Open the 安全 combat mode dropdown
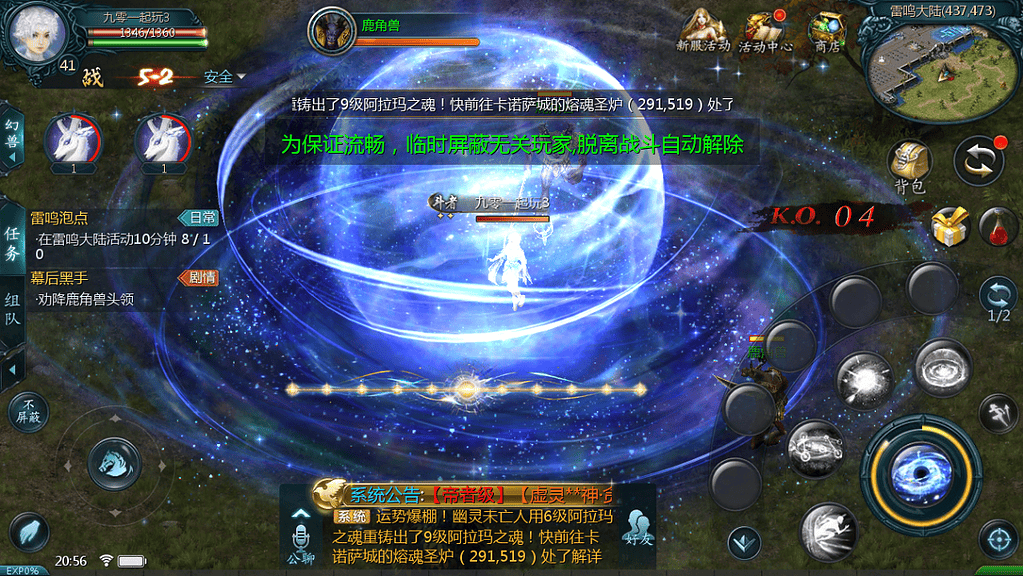The height and width of the screenshot is (576, 1023). click(x=224, y=77)
